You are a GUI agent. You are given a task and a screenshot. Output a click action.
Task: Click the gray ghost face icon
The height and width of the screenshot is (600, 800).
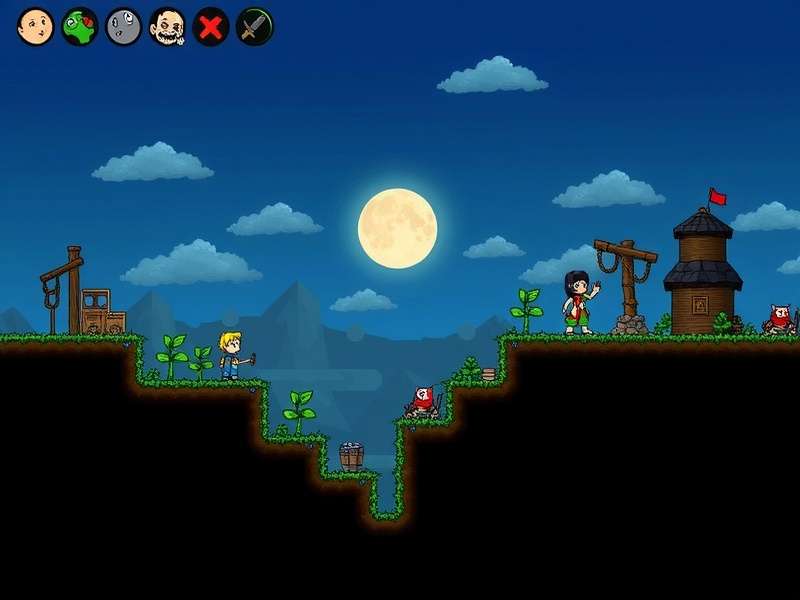pyautogui.click(x=123, y=27)
